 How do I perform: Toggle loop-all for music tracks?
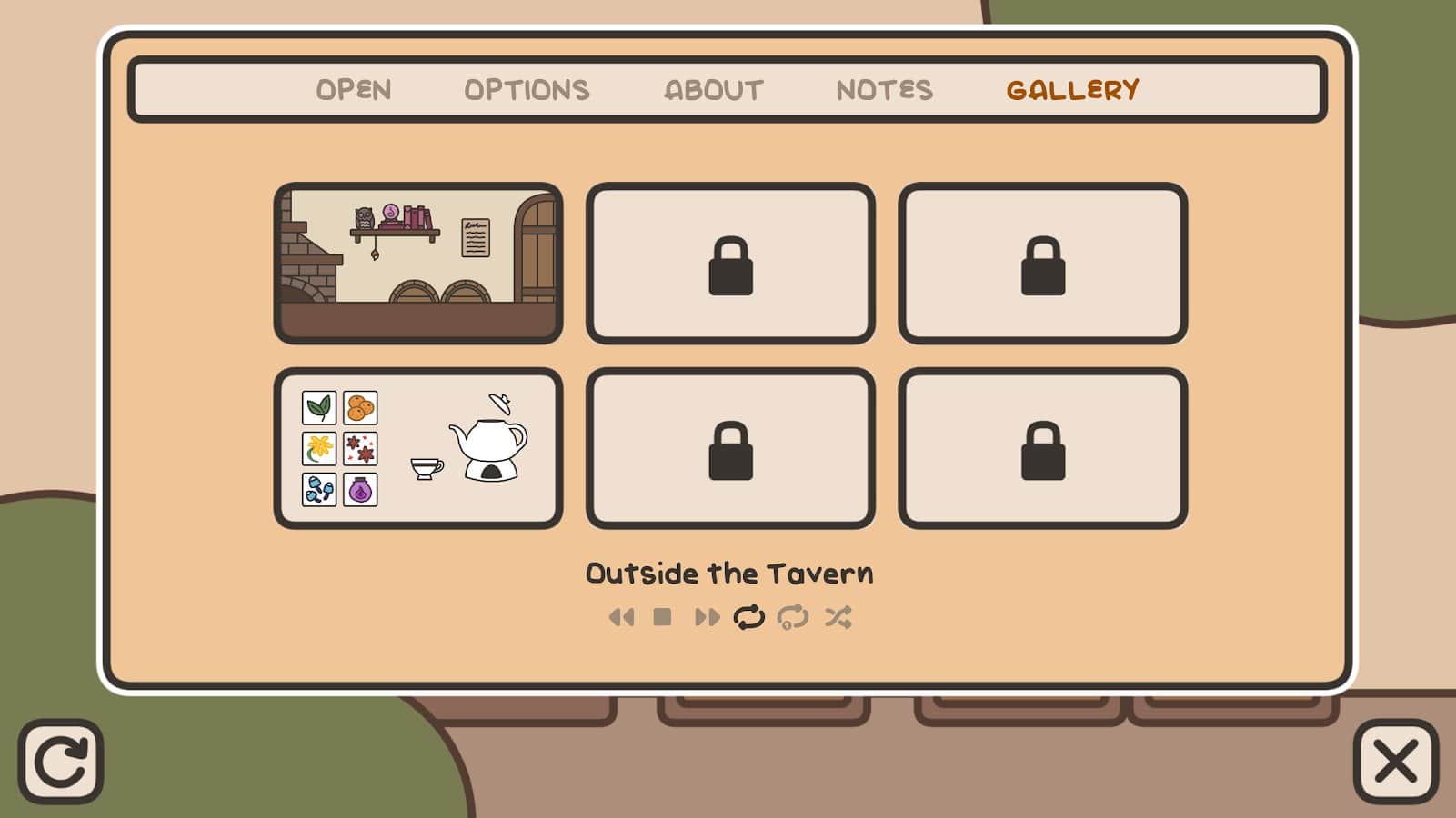(749, 618)
